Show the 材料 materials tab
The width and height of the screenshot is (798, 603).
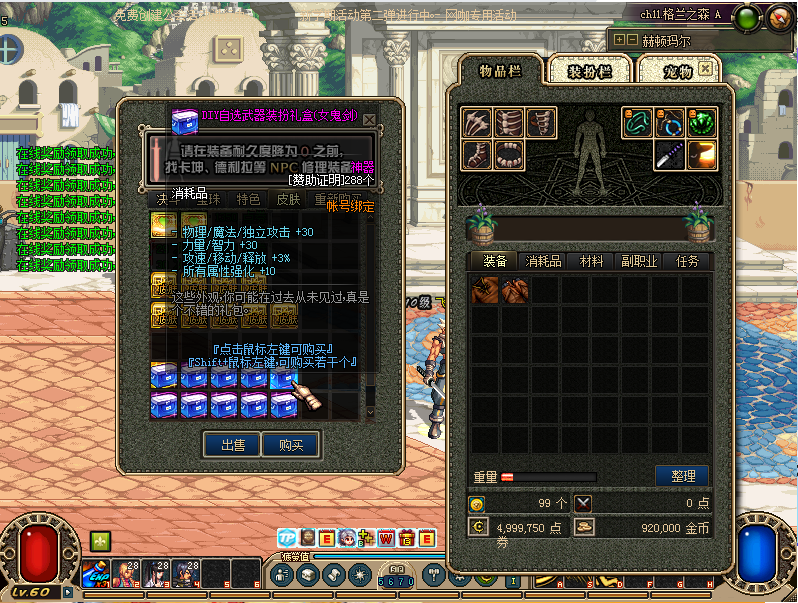tap(591, 261)
